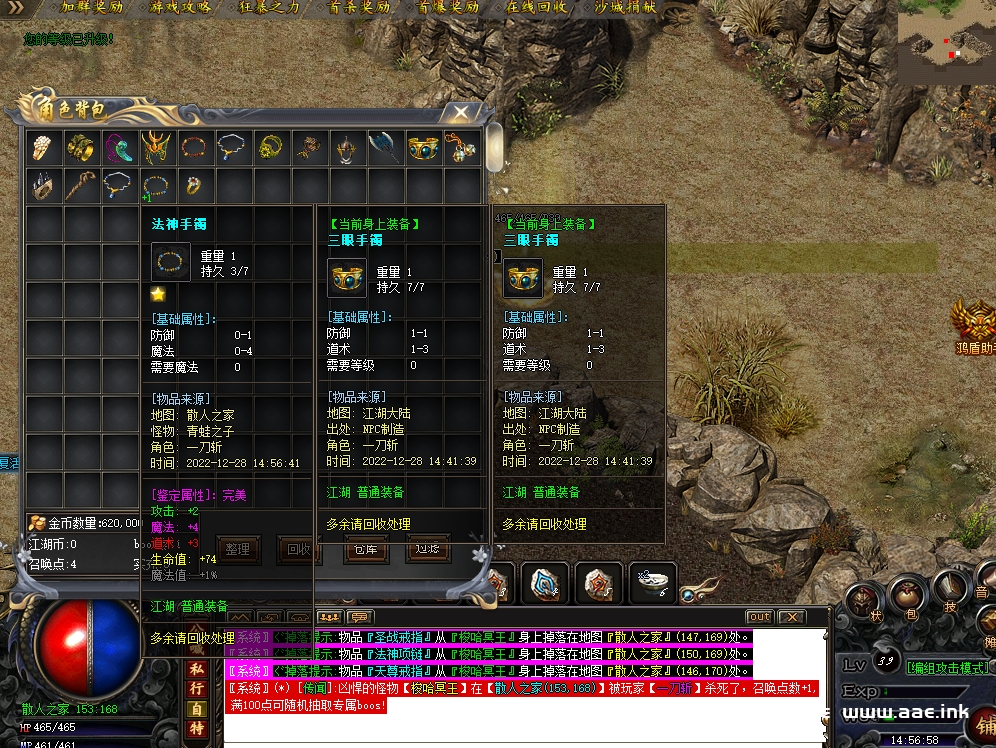The width and height of the screenshot is (996, 748).
Task: Select the wooden staff item in backpack
Action: point(81,186)
